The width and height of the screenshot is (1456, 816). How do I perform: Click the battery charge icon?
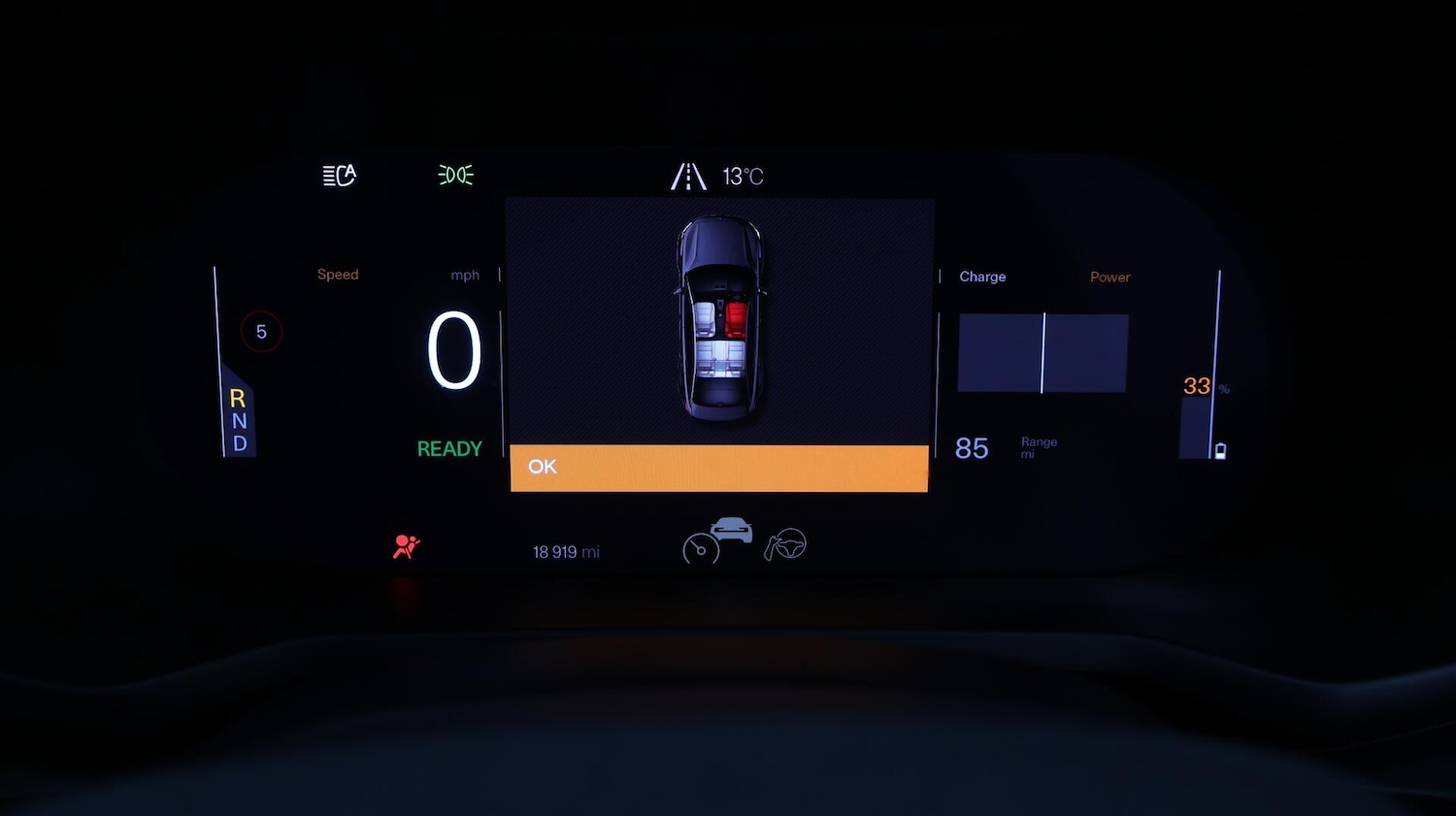click(x=1220, y=451)
